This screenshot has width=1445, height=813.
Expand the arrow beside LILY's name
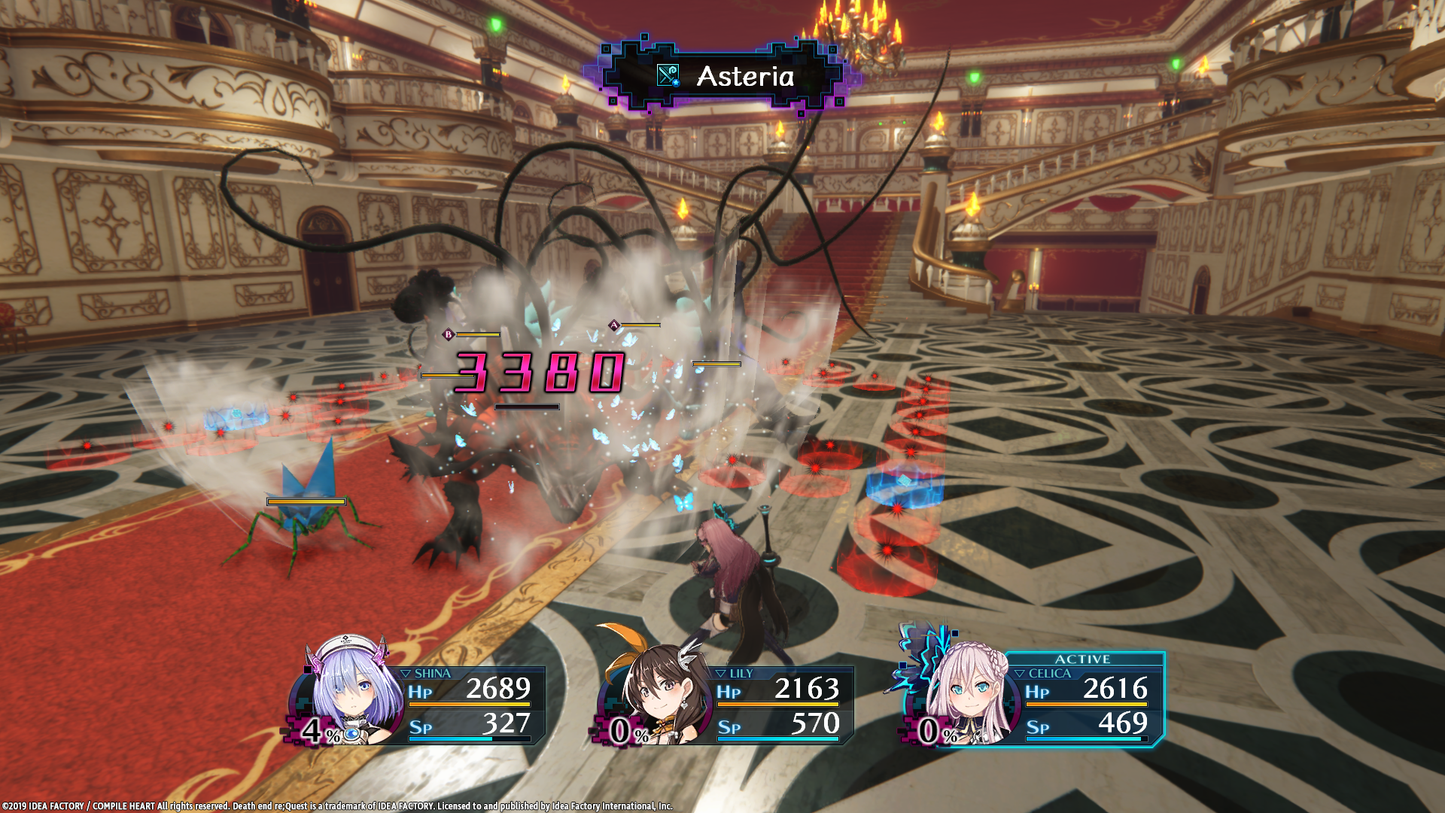pos(722,675)
